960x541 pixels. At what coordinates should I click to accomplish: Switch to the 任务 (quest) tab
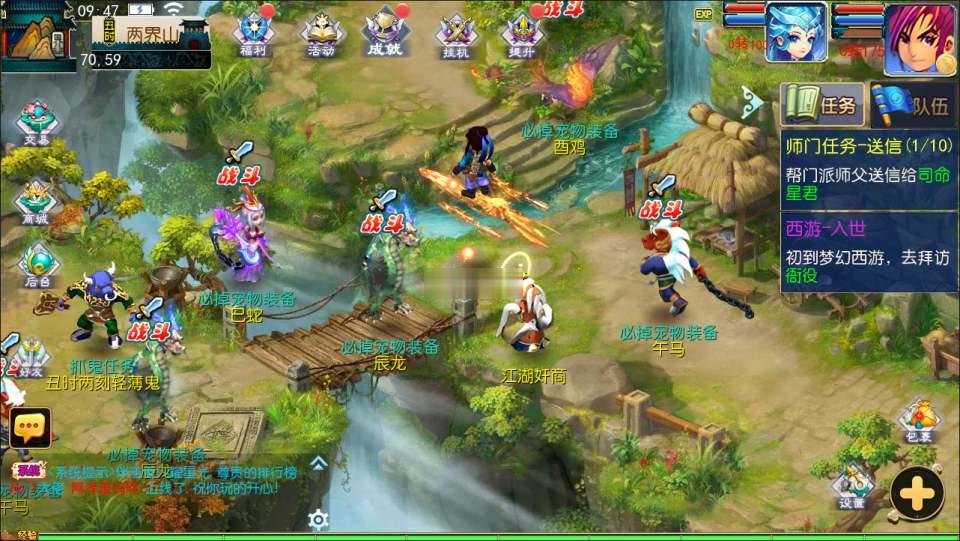(x=822, y=104)
